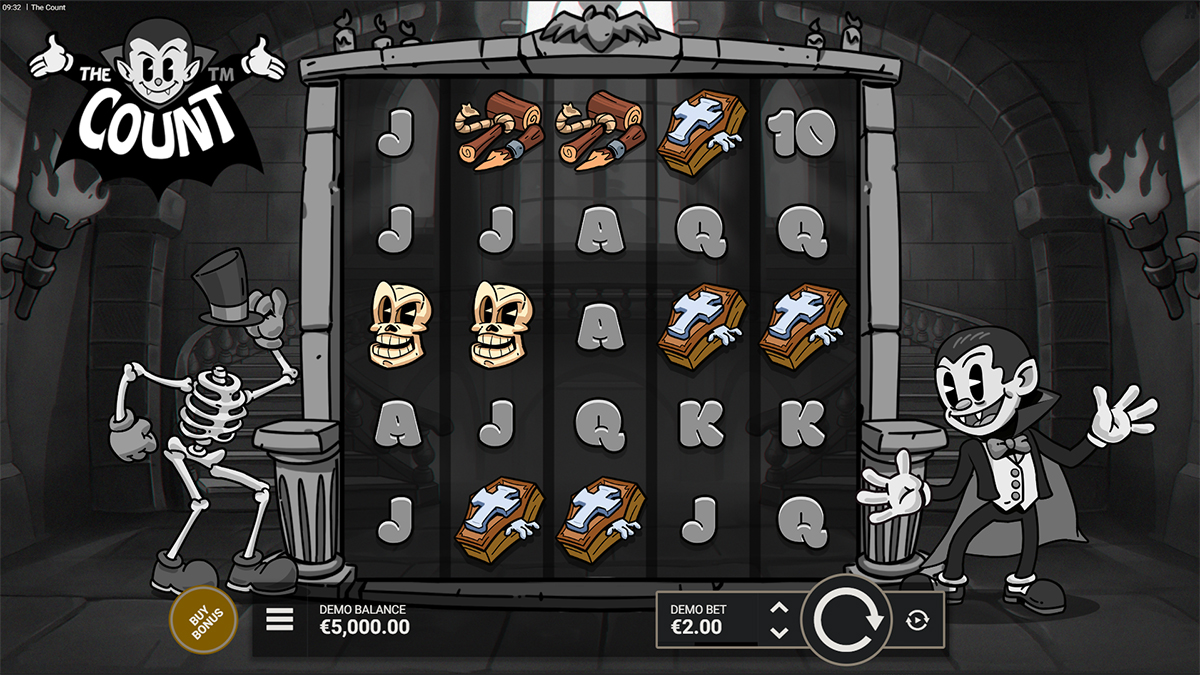Spin the reels with the circular arrow
This screenshot has height=675, width=1200.
[849, 620]
